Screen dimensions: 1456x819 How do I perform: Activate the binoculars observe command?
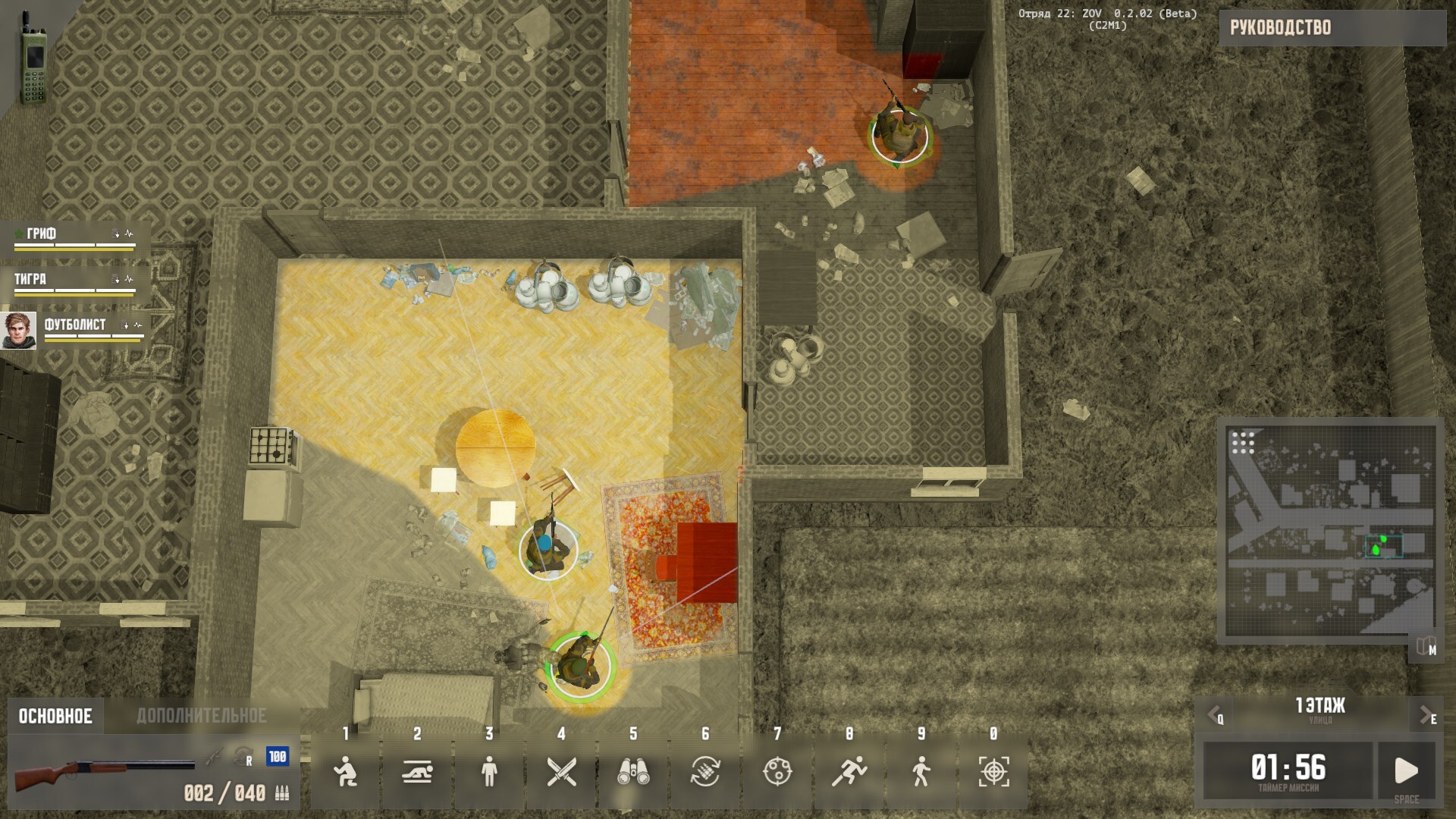(x=633, y=772)
